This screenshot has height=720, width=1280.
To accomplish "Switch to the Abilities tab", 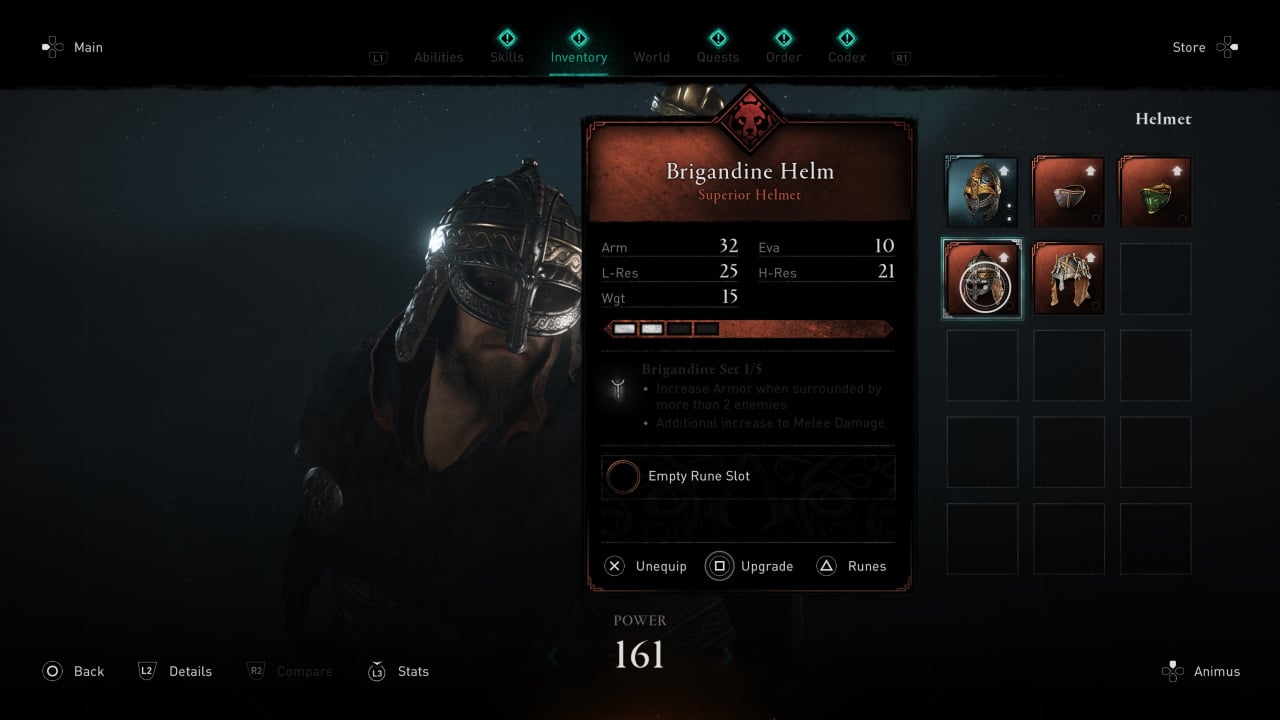I will pyautogui.click(x=438, y=57).
